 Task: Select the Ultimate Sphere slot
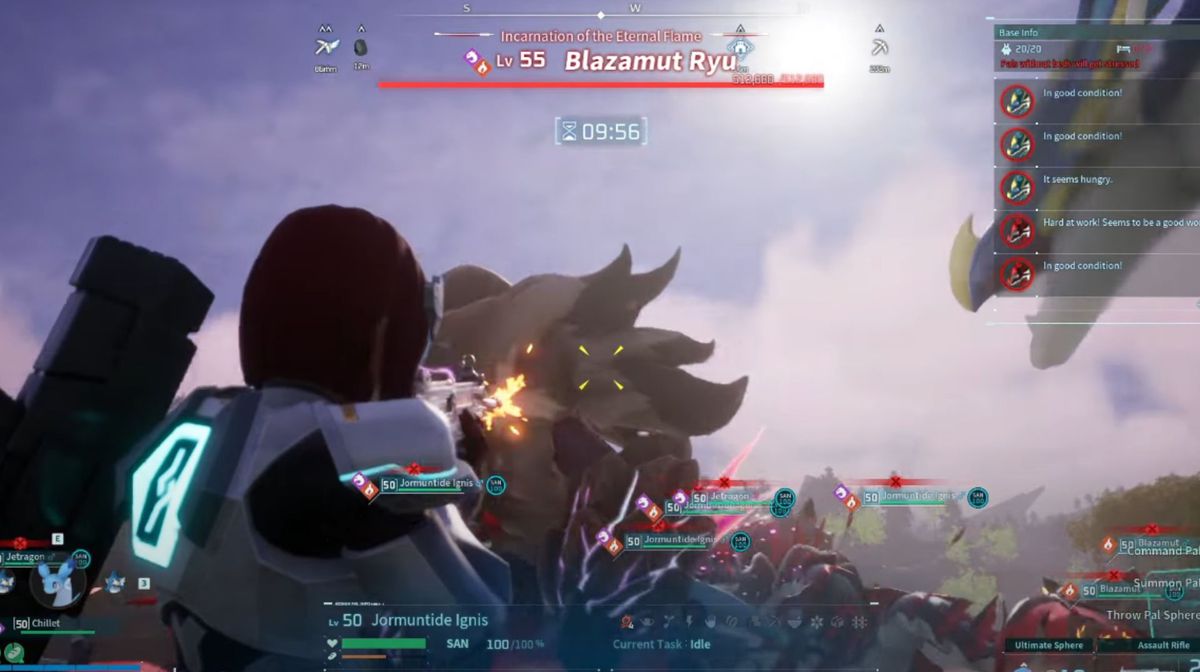(1048, 646)
